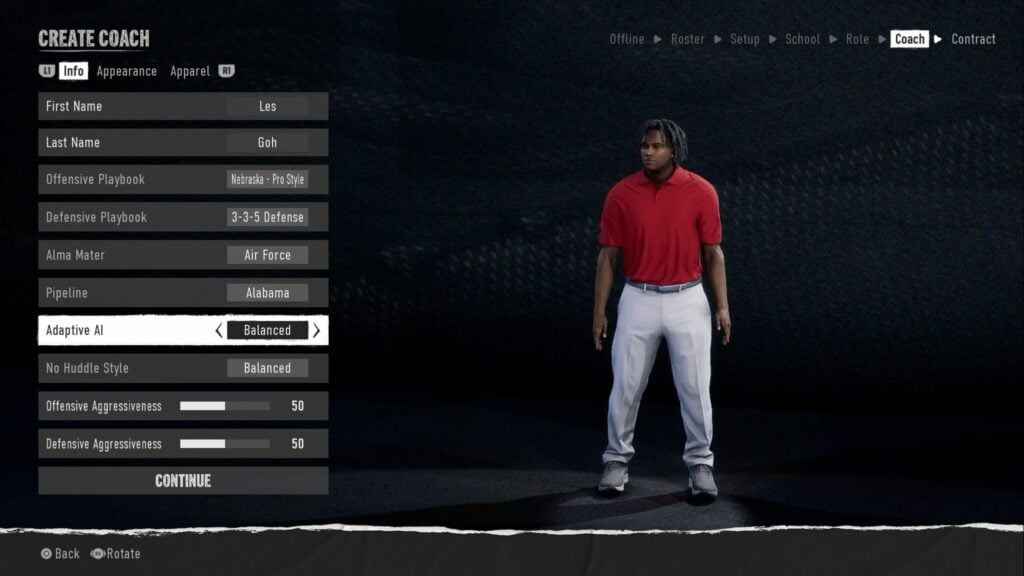Return to the School step

tap(802, 39)
